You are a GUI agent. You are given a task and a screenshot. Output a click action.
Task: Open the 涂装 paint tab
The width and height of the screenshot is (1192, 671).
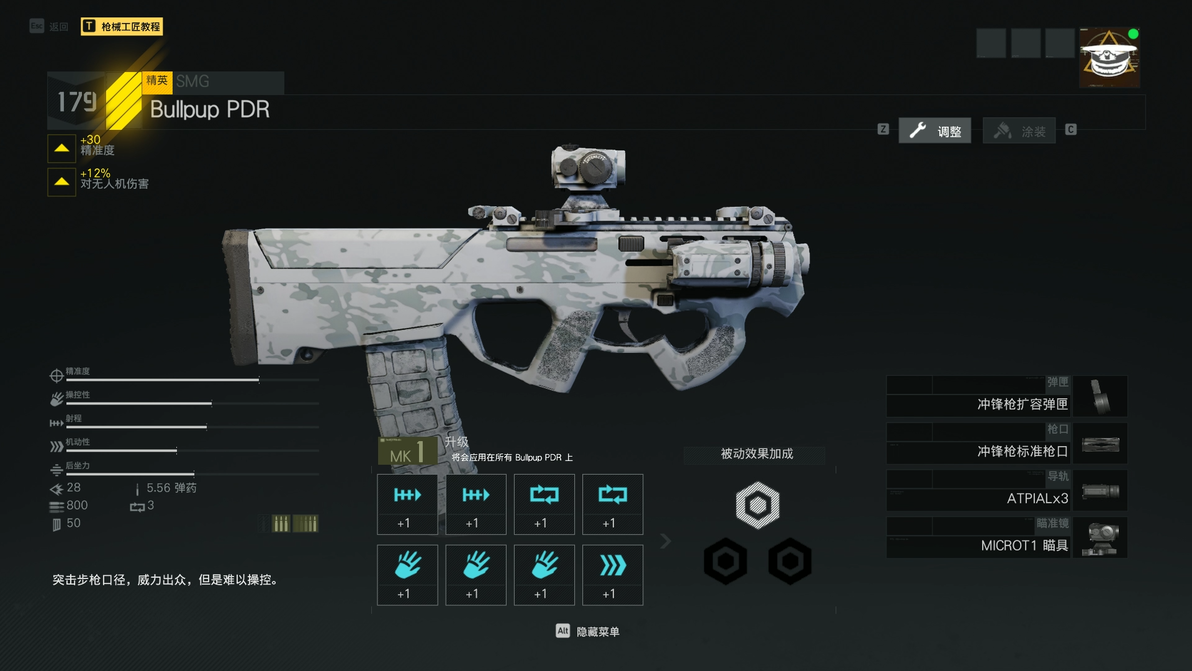point(1019,131)
